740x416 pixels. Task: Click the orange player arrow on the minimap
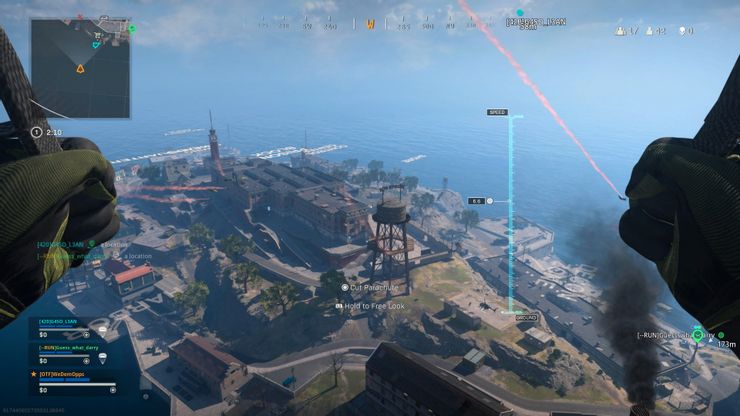[x=80, y=69]
